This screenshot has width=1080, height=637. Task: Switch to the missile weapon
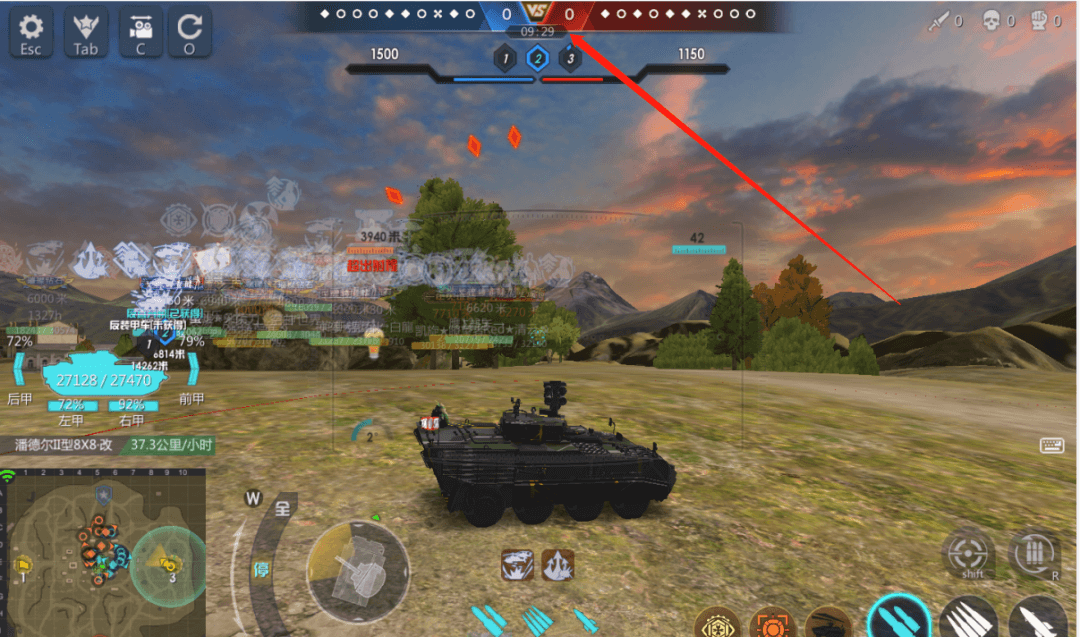(1036, 620)
